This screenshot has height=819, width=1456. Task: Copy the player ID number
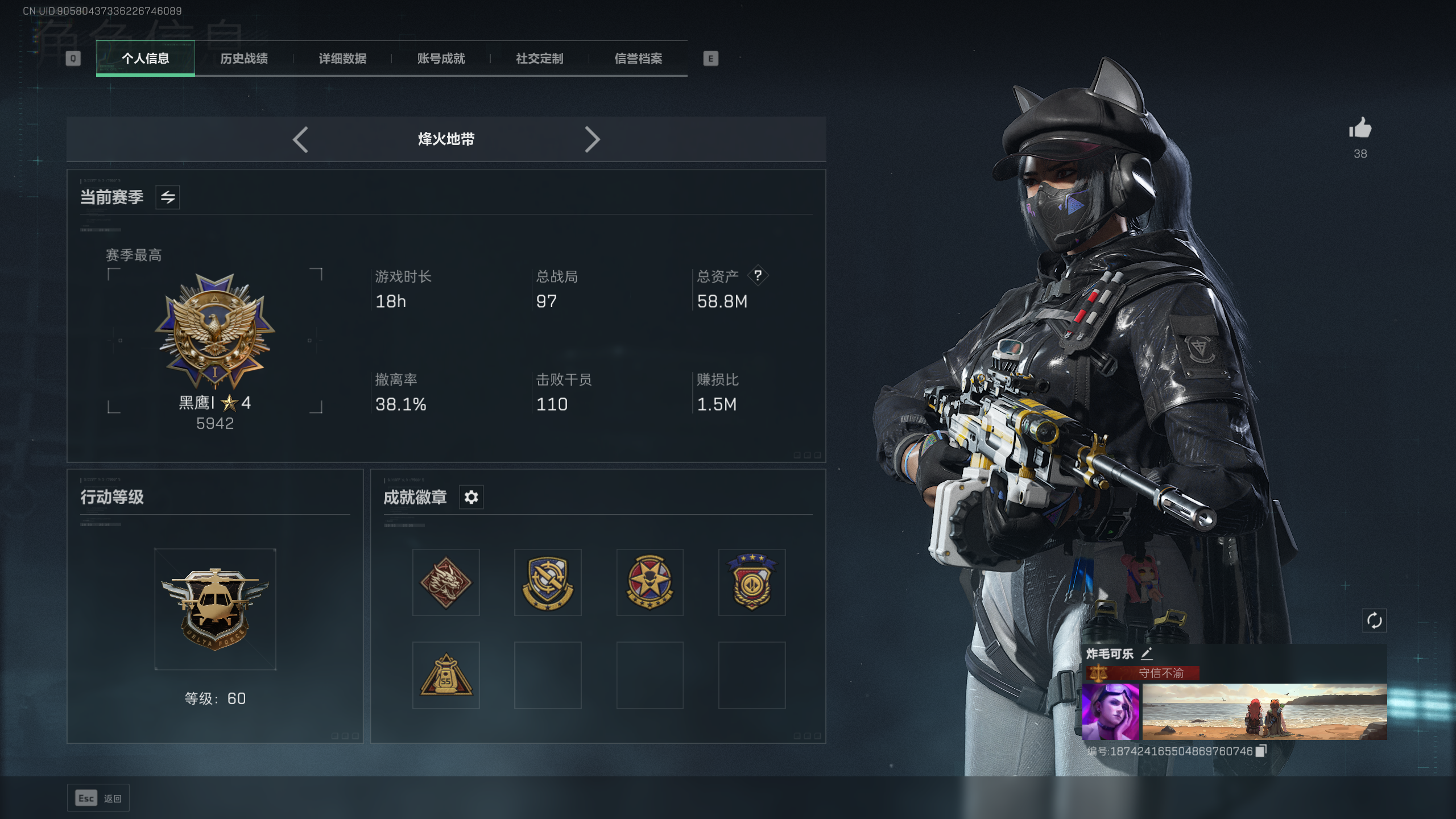tap(1261, 751)
